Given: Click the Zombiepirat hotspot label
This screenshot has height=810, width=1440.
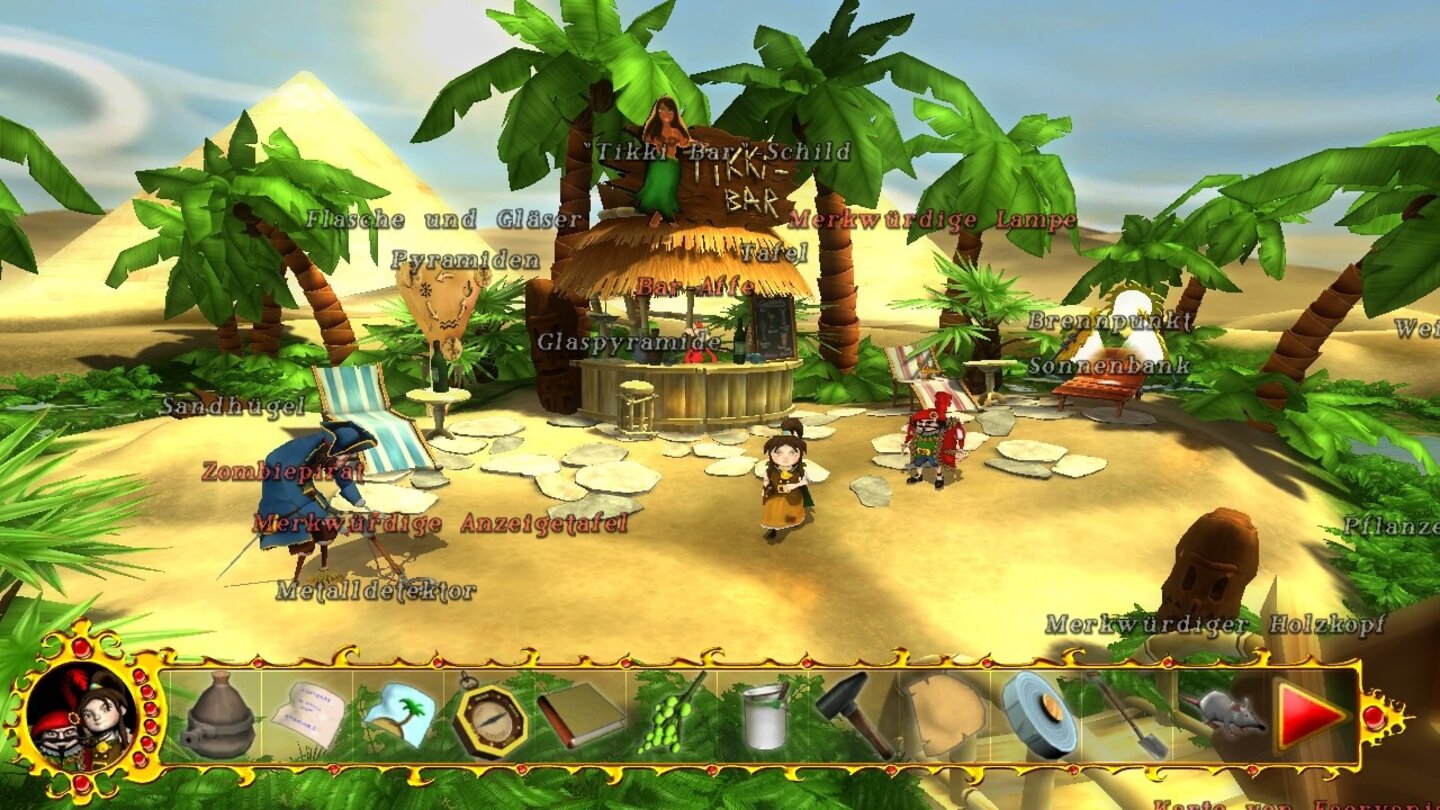Looking at the screenshot, I should pos(282,470).
